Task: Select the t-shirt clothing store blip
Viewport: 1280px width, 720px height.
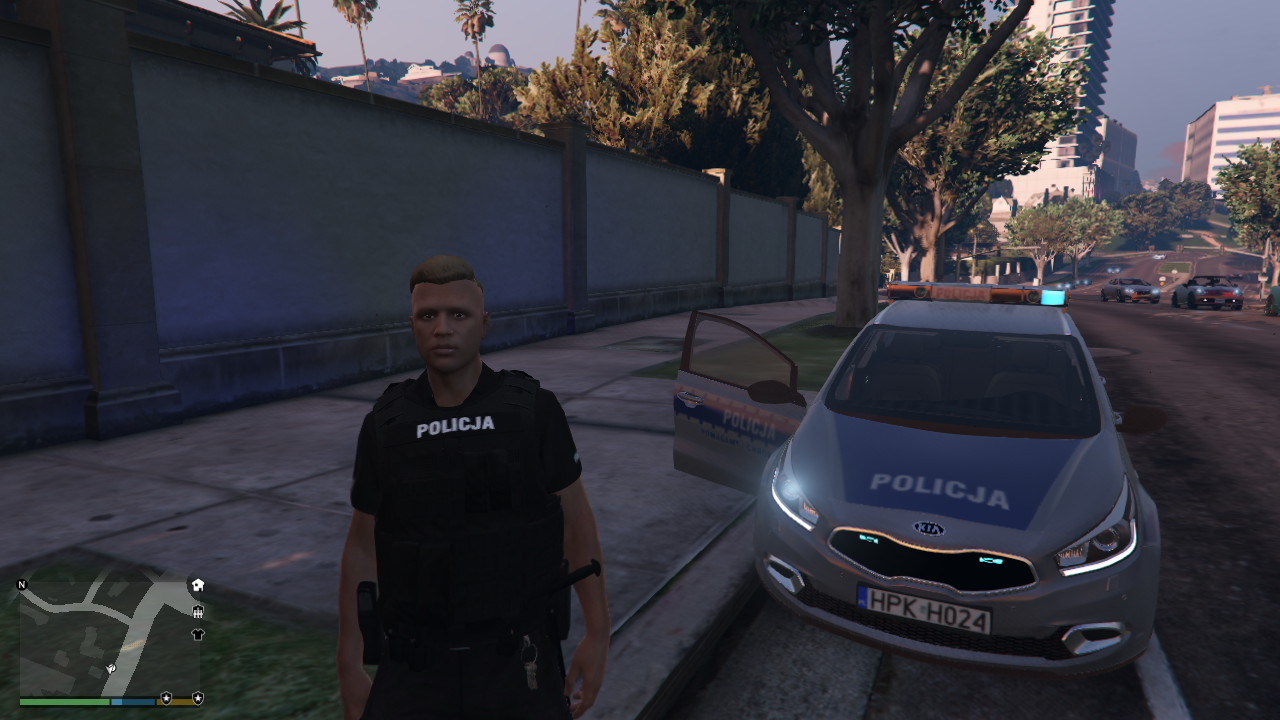Action: tap(198, 634)
